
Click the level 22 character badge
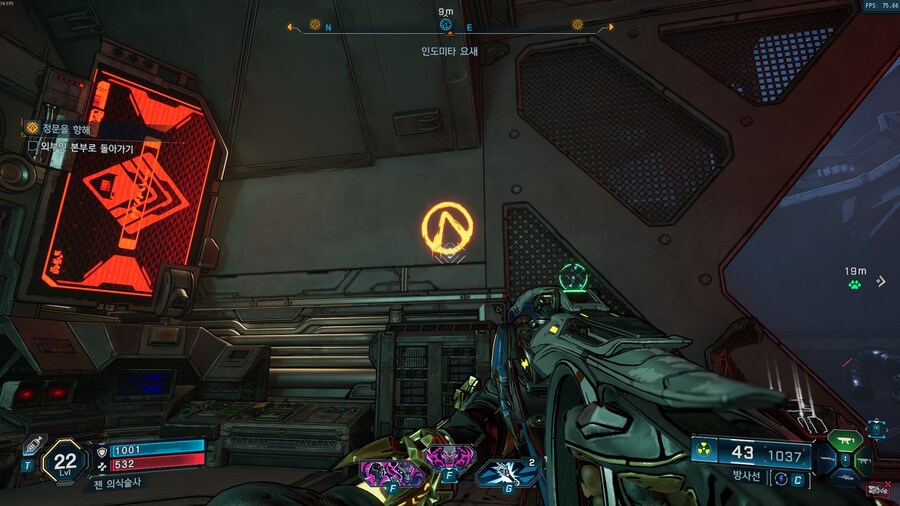[65, 460]
